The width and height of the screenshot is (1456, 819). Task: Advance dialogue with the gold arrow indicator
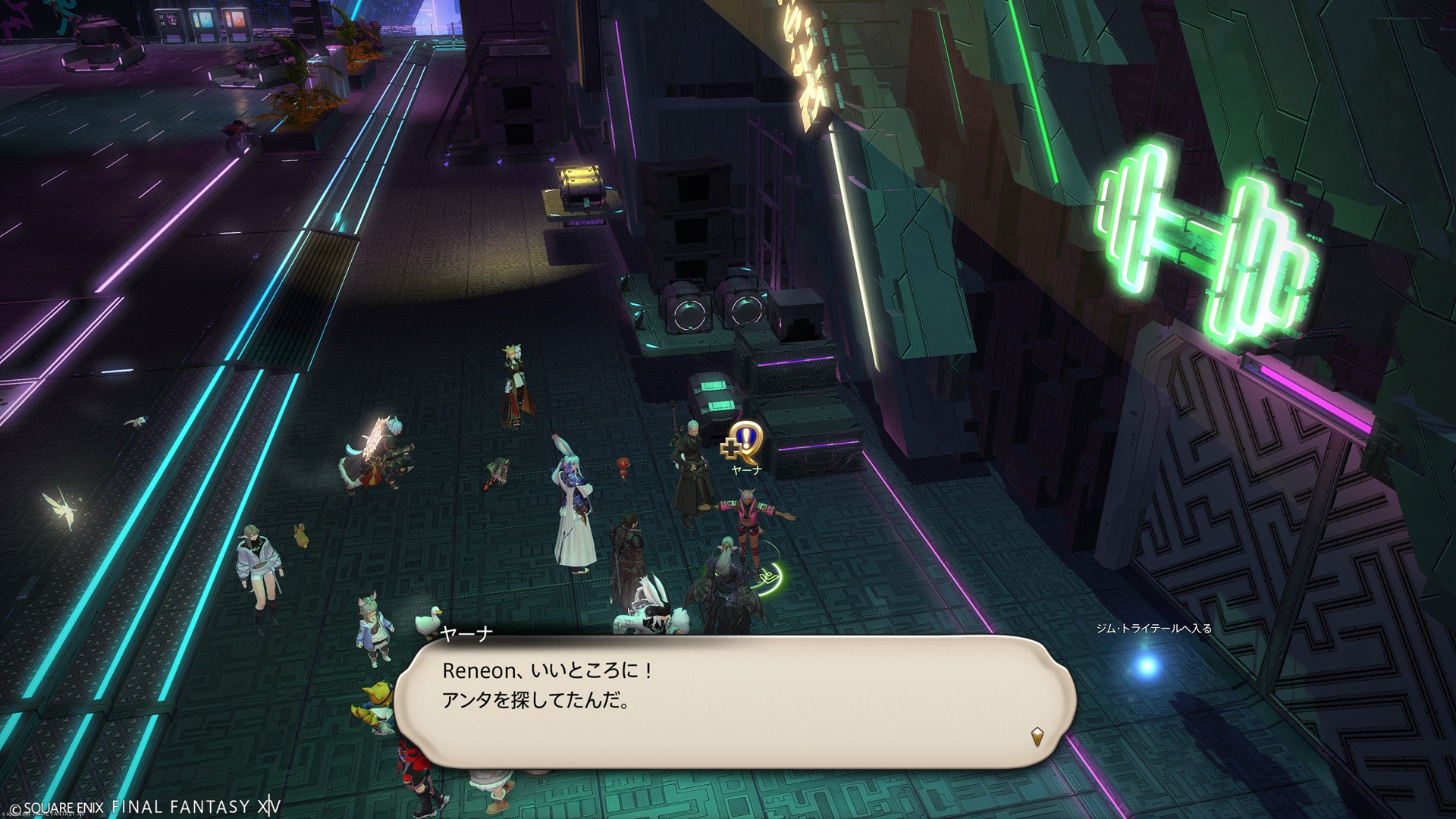1037,736
